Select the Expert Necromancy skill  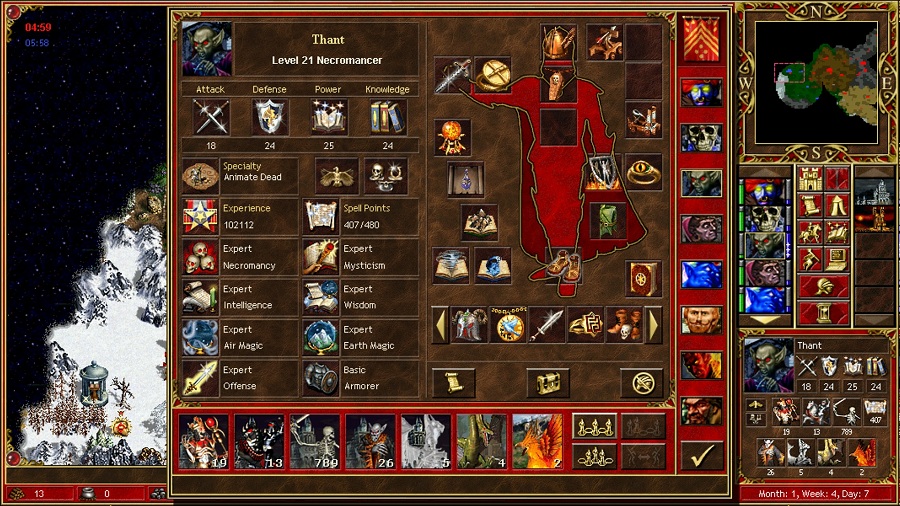pyautogui.click(x=200, y=258)
